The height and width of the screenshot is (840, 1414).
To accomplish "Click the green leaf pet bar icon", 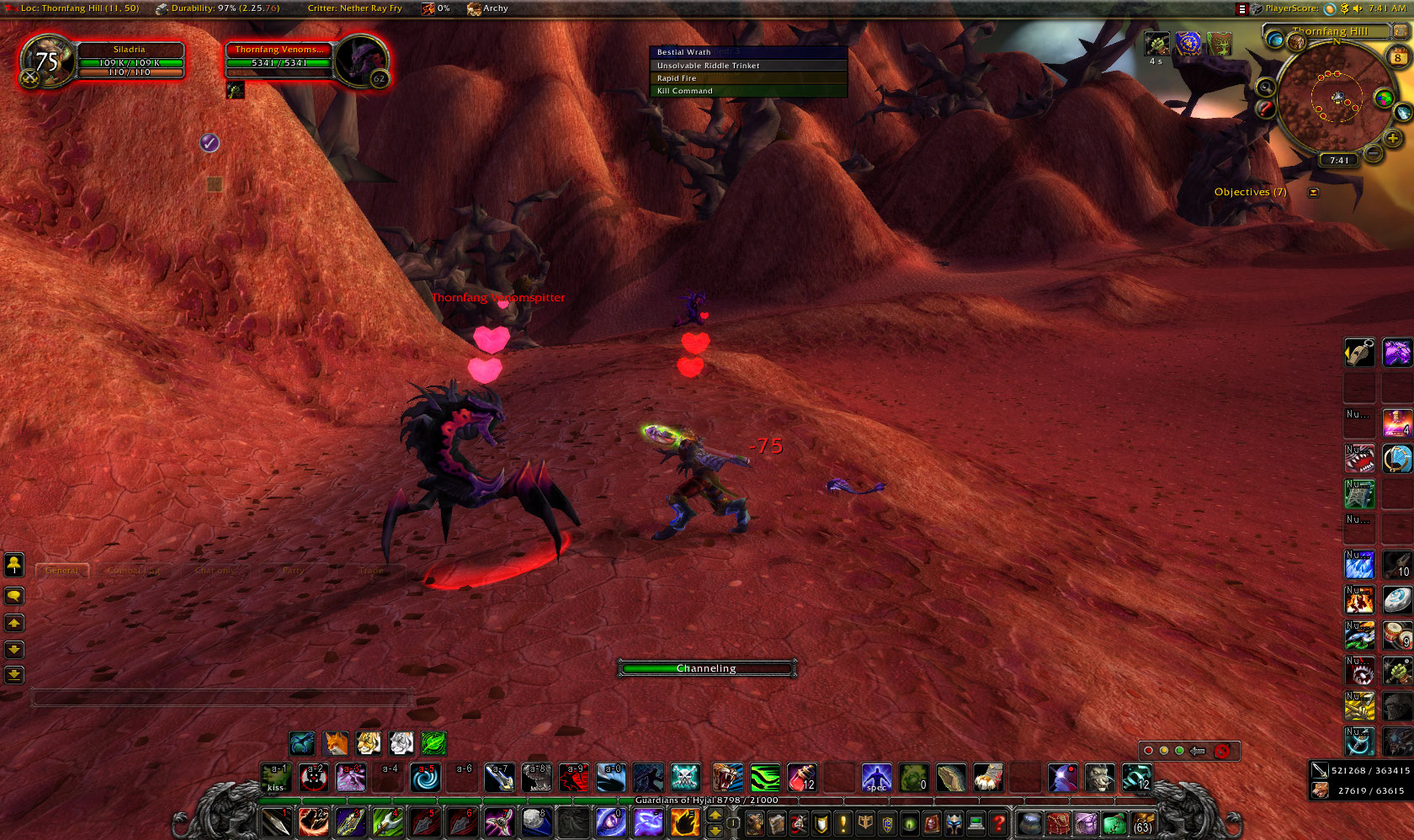I will pos(433,743).
